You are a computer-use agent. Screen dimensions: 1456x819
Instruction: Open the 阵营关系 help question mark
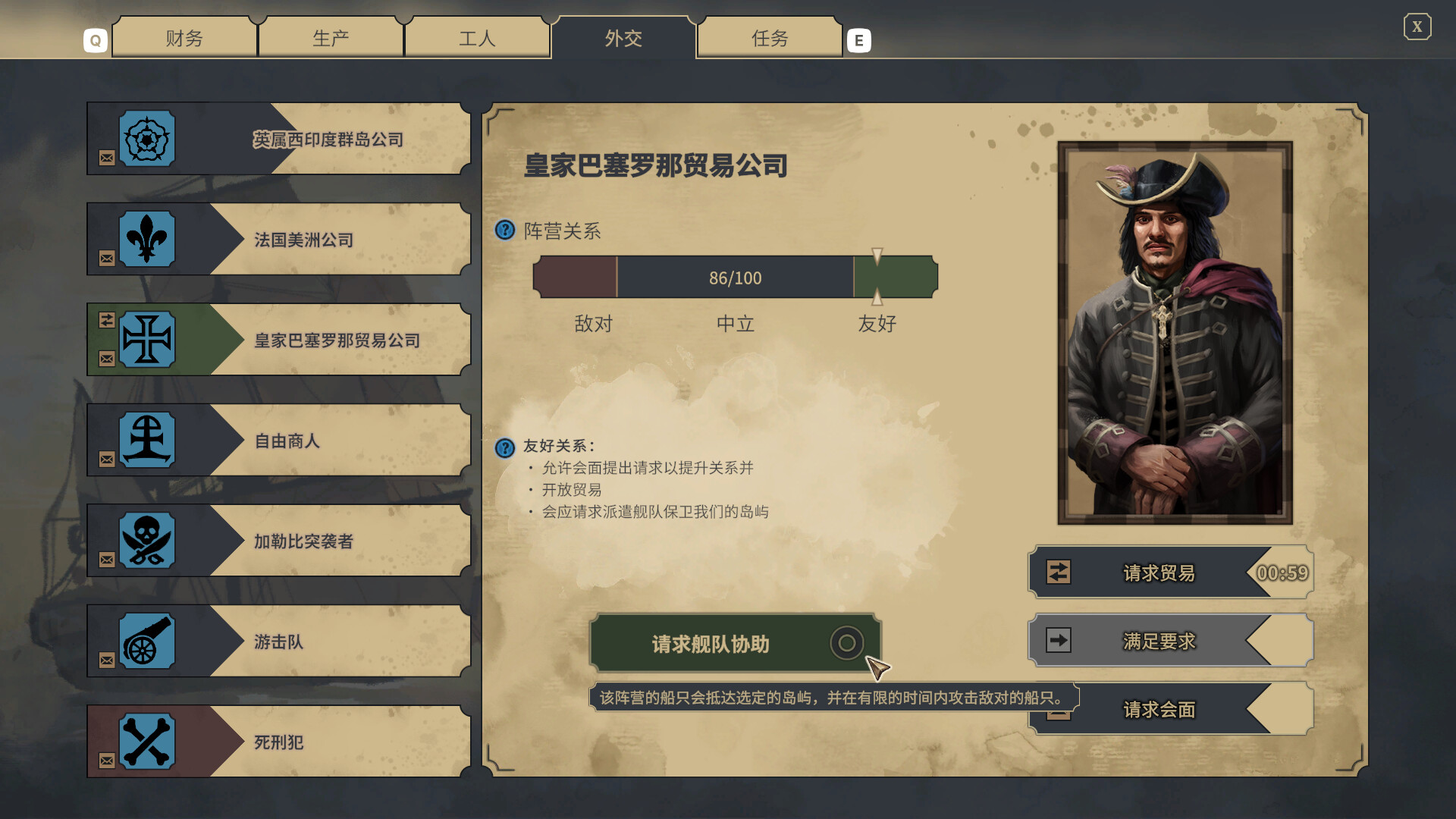pyautogui.click(x=503, y=231)
